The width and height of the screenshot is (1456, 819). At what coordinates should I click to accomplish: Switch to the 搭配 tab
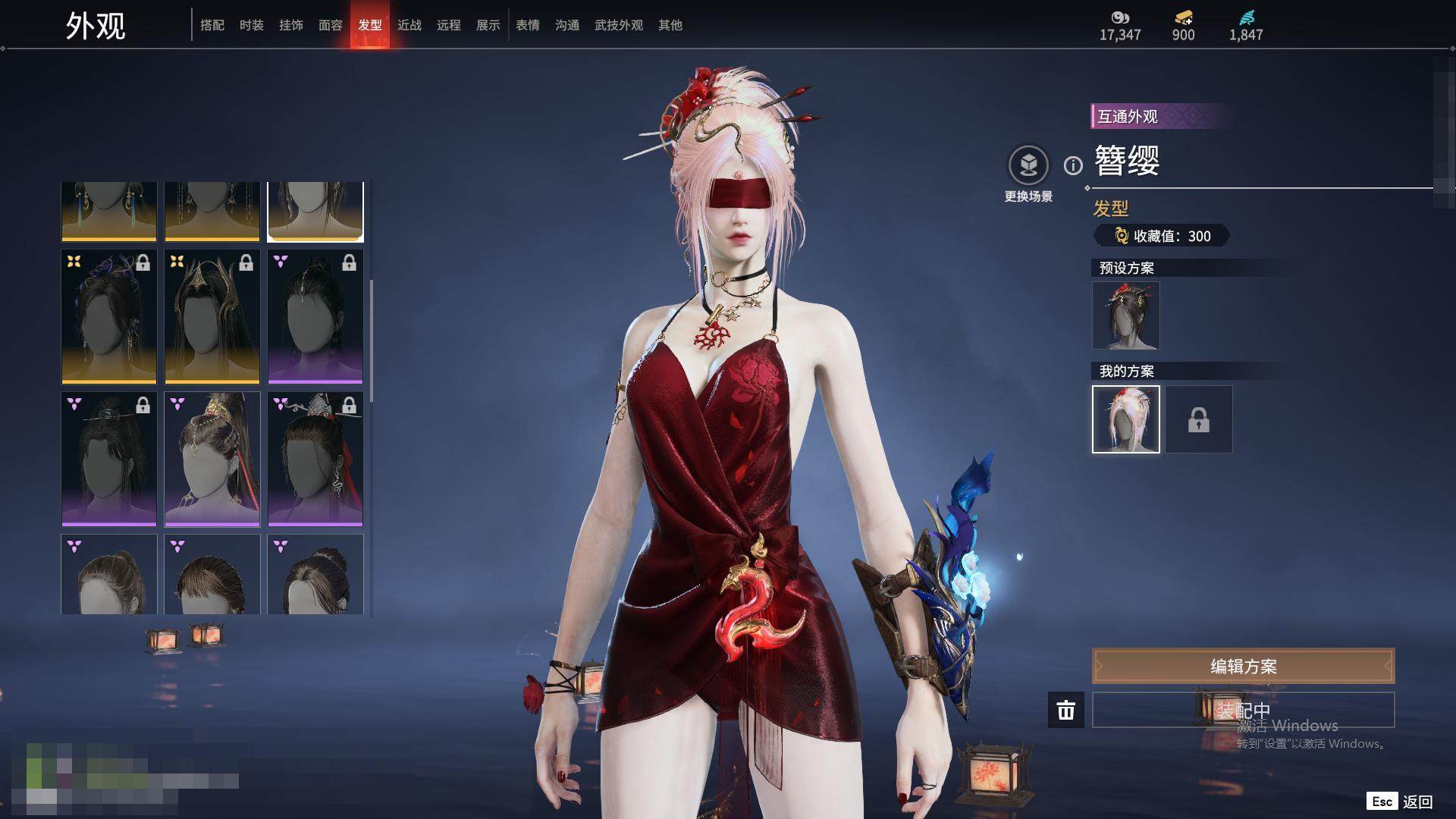[x=212, y=25]
